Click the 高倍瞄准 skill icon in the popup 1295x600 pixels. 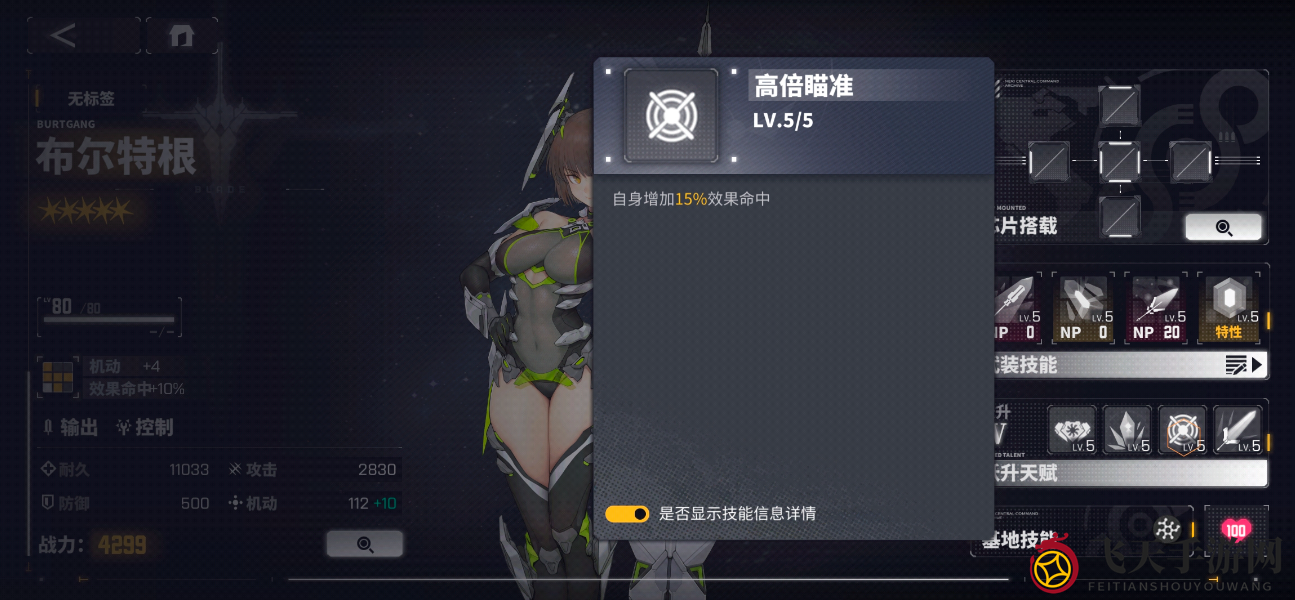coord(671,116)
